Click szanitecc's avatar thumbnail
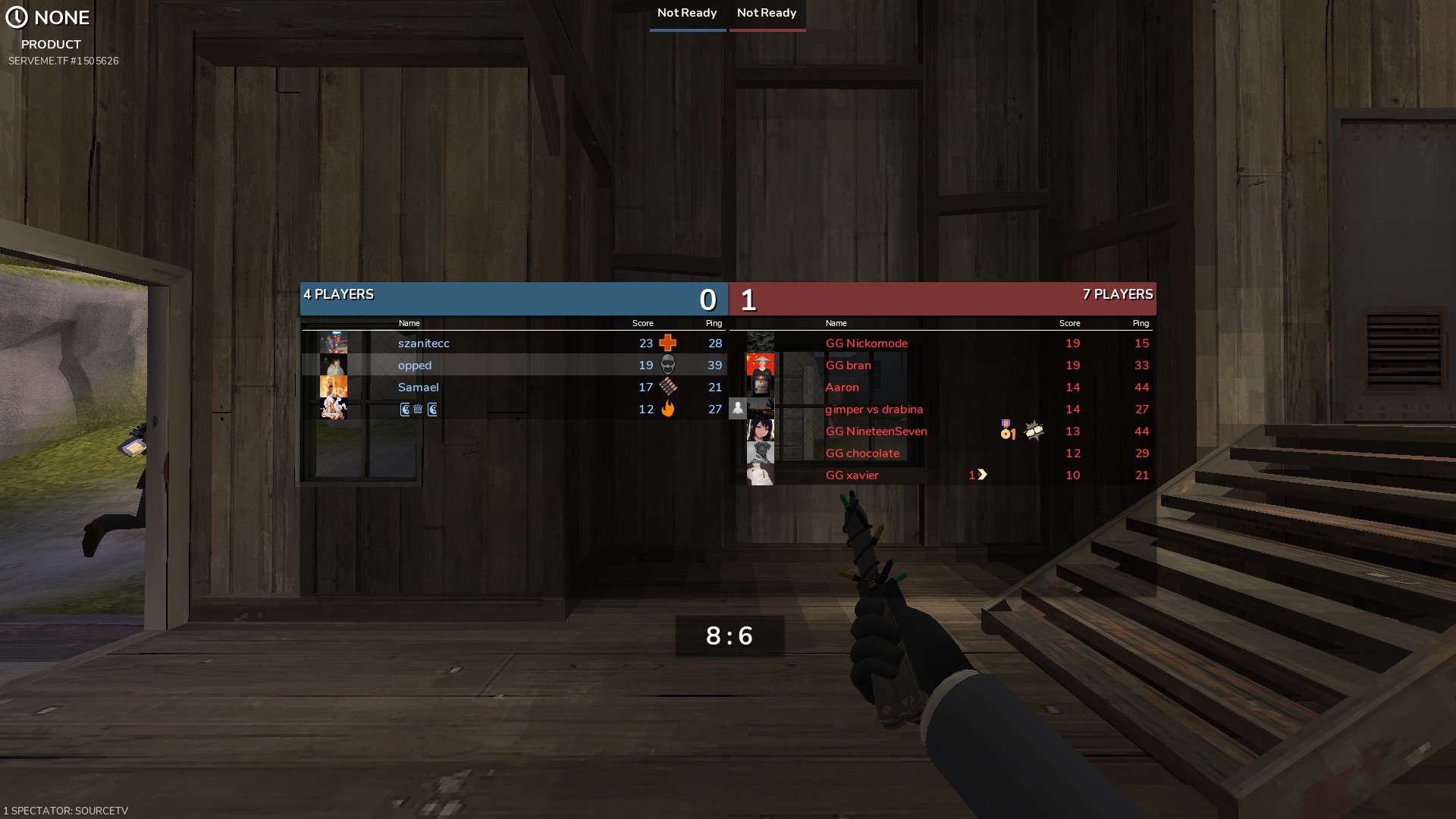This screenshot has width=1456, height=819. [x=334, y=343]
